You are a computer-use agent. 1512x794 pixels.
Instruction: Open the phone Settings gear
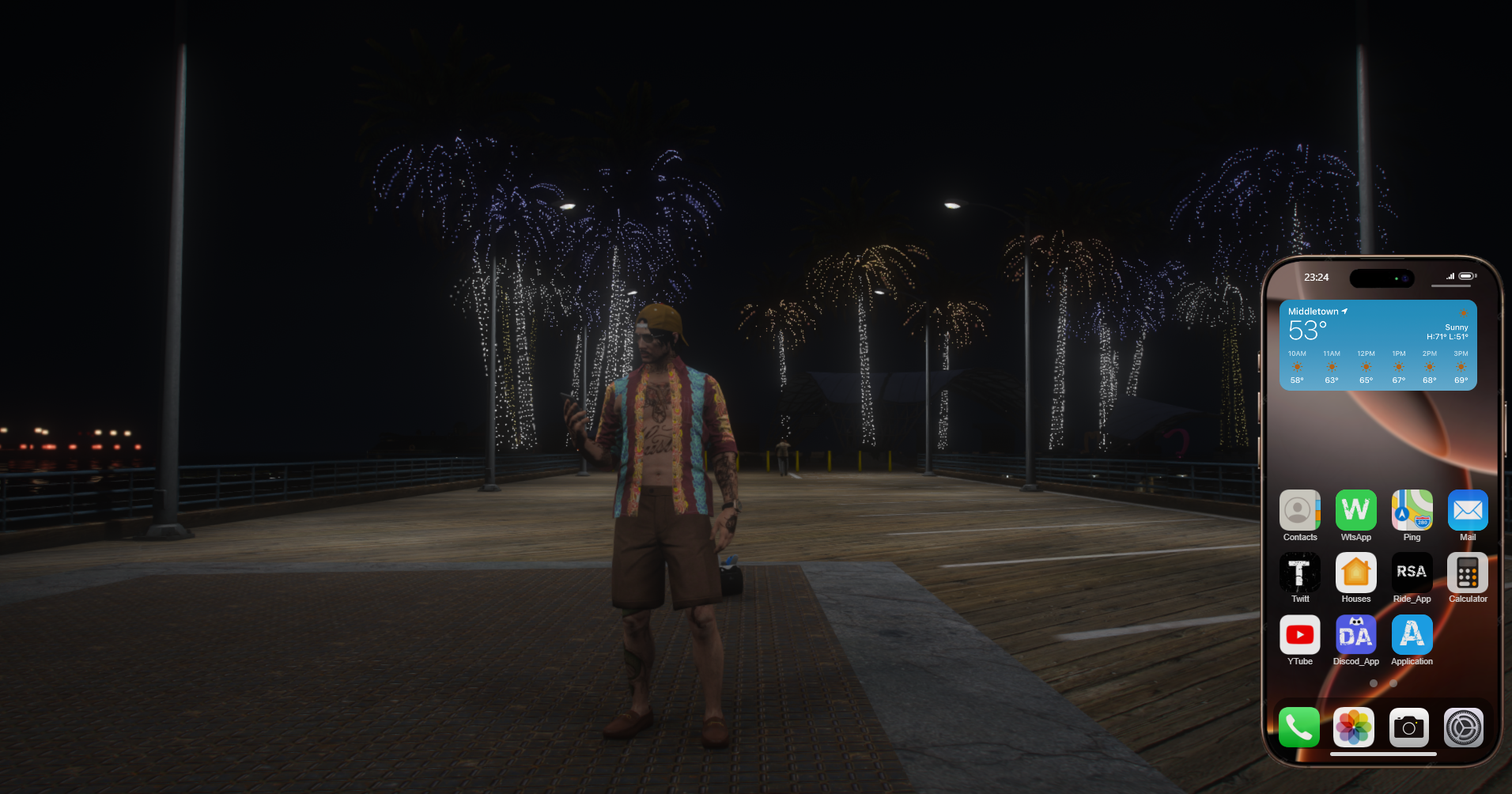point(1464,728)
